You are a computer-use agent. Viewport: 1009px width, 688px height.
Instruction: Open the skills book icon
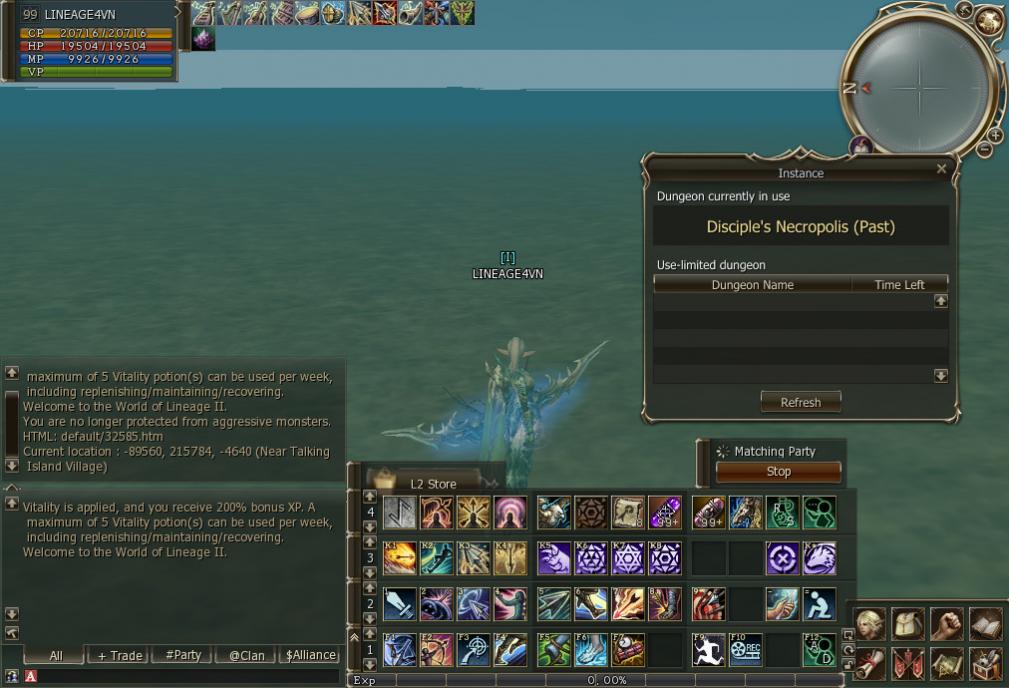[985, 624]
